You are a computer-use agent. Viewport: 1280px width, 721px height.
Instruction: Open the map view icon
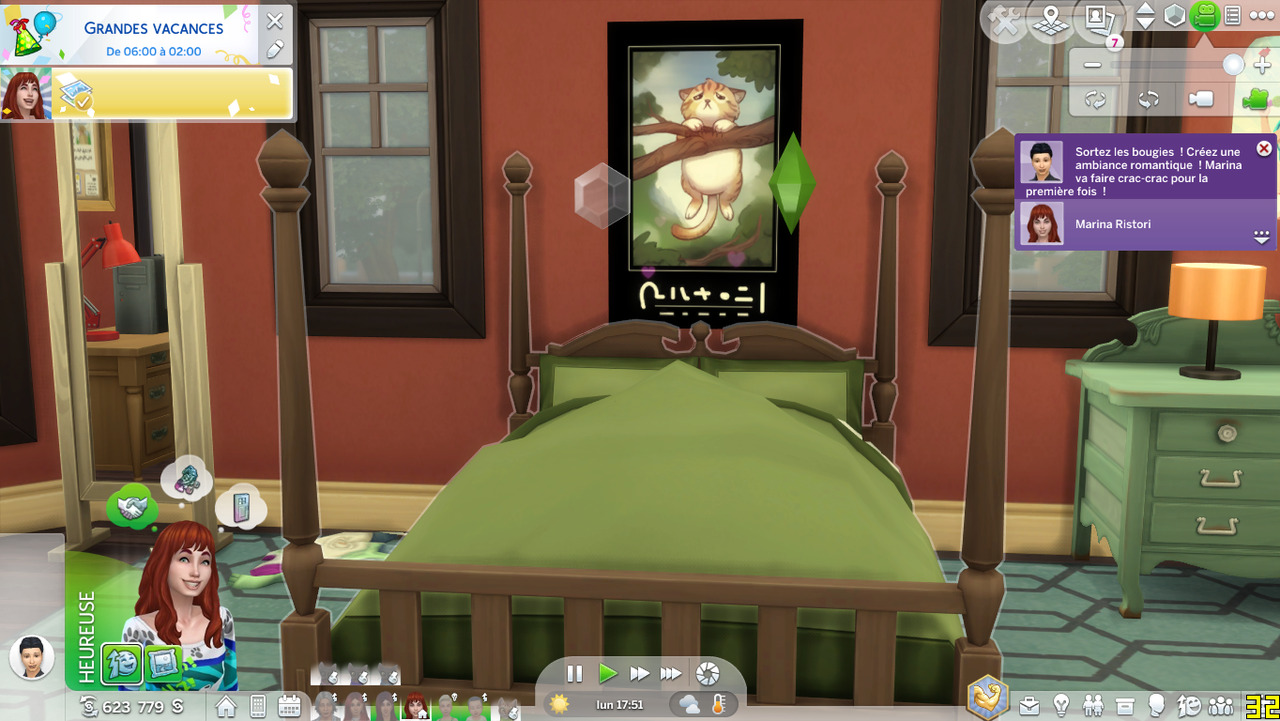coord(1051,20)
